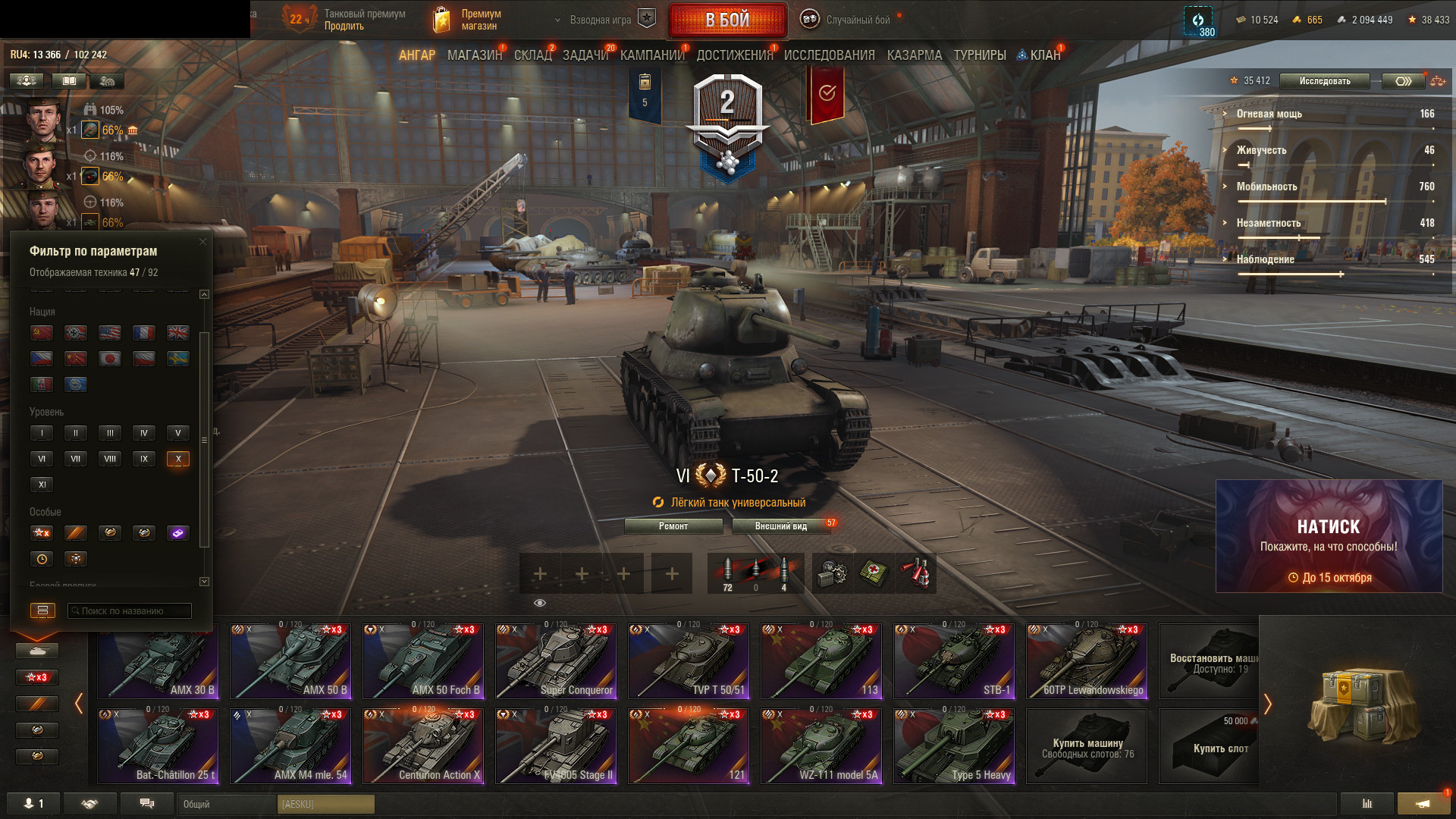Open the НАТИСК event banner

[1329, 536]
